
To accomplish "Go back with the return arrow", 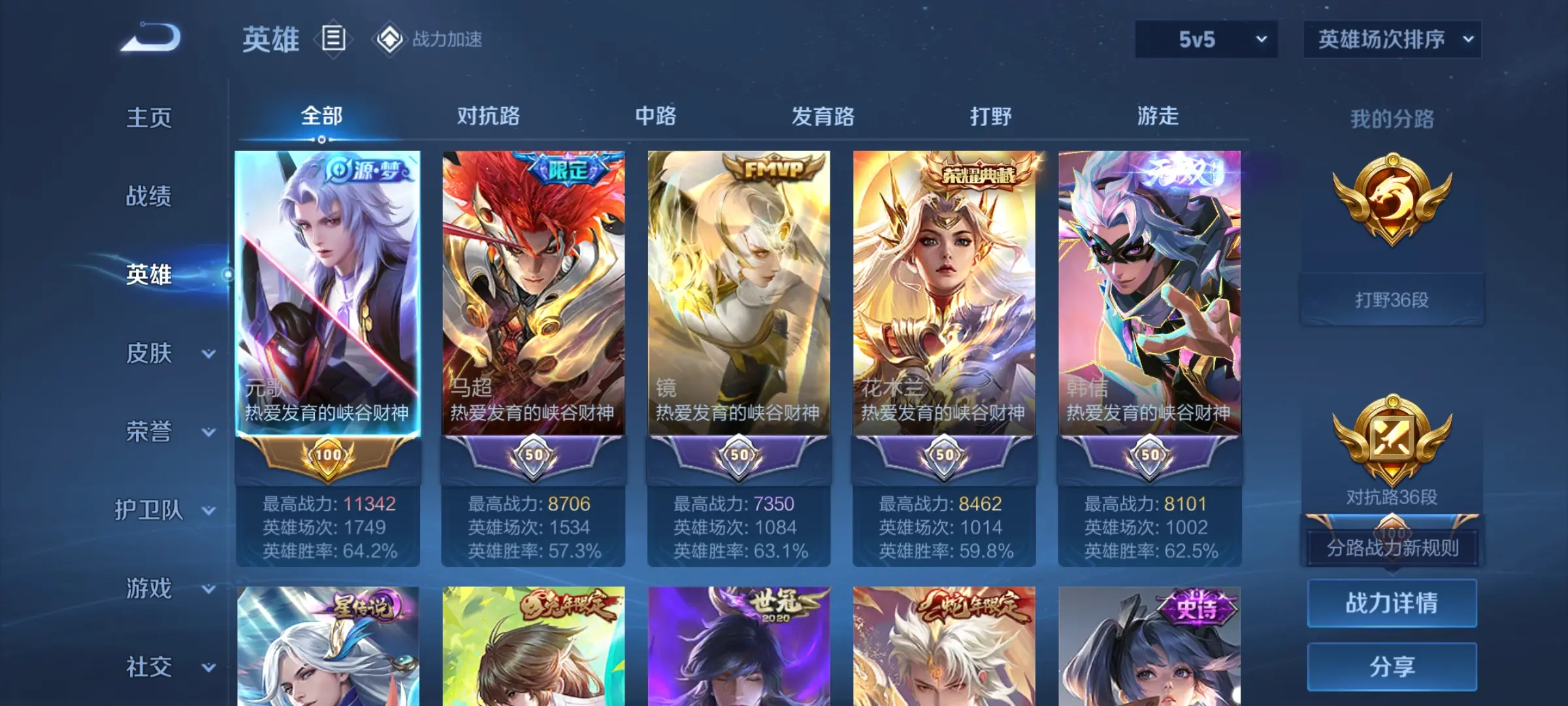I will click(151, 38).
